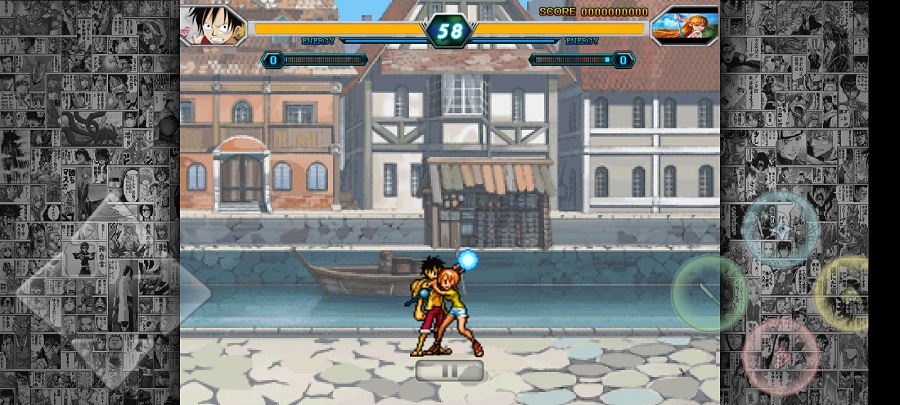Pause the fight with the pause button
This screenshot has height=405, width=900.
[x=450, y=371]
